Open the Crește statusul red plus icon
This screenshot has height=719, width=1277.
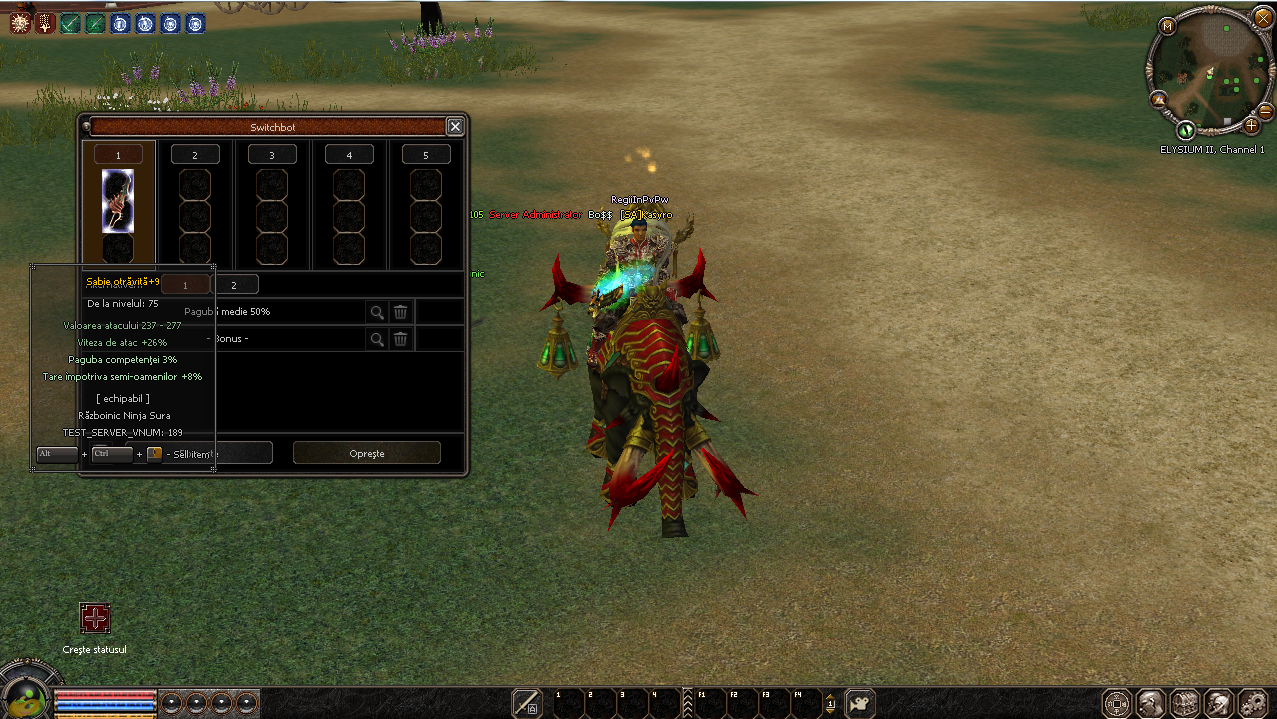click(95, 619)
